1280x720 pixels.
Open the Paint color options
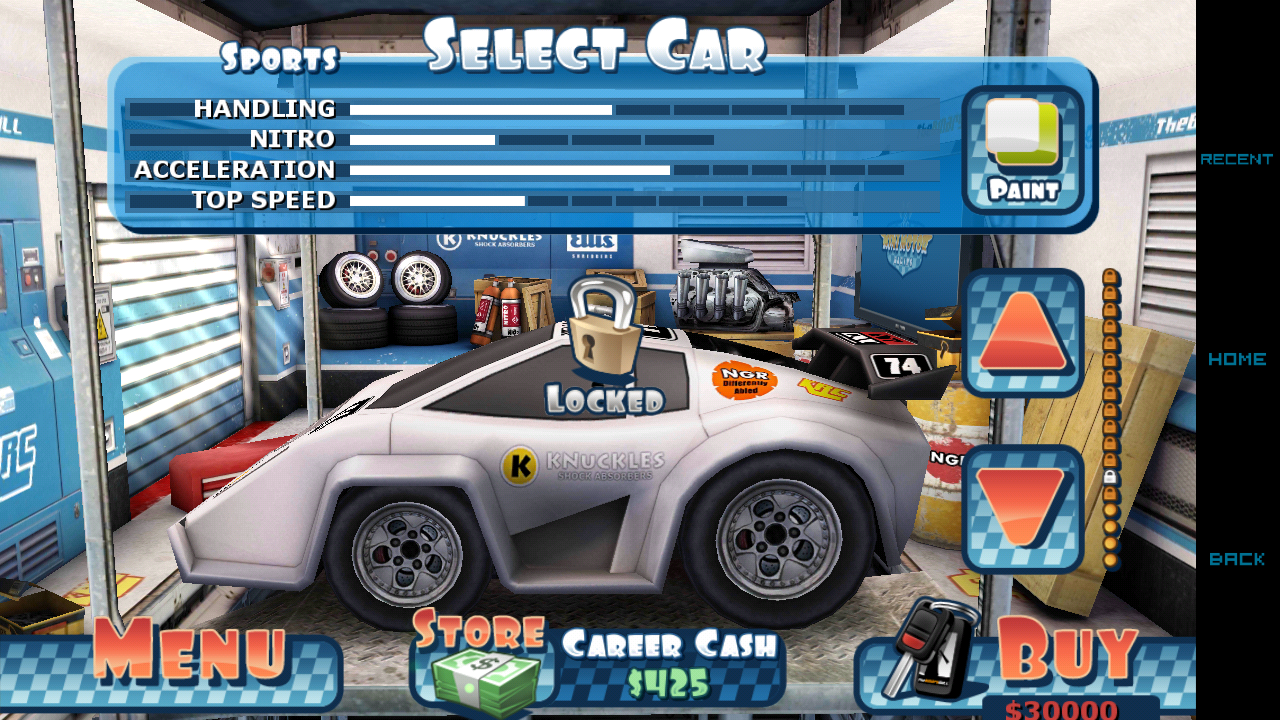tap(1022, 148)
